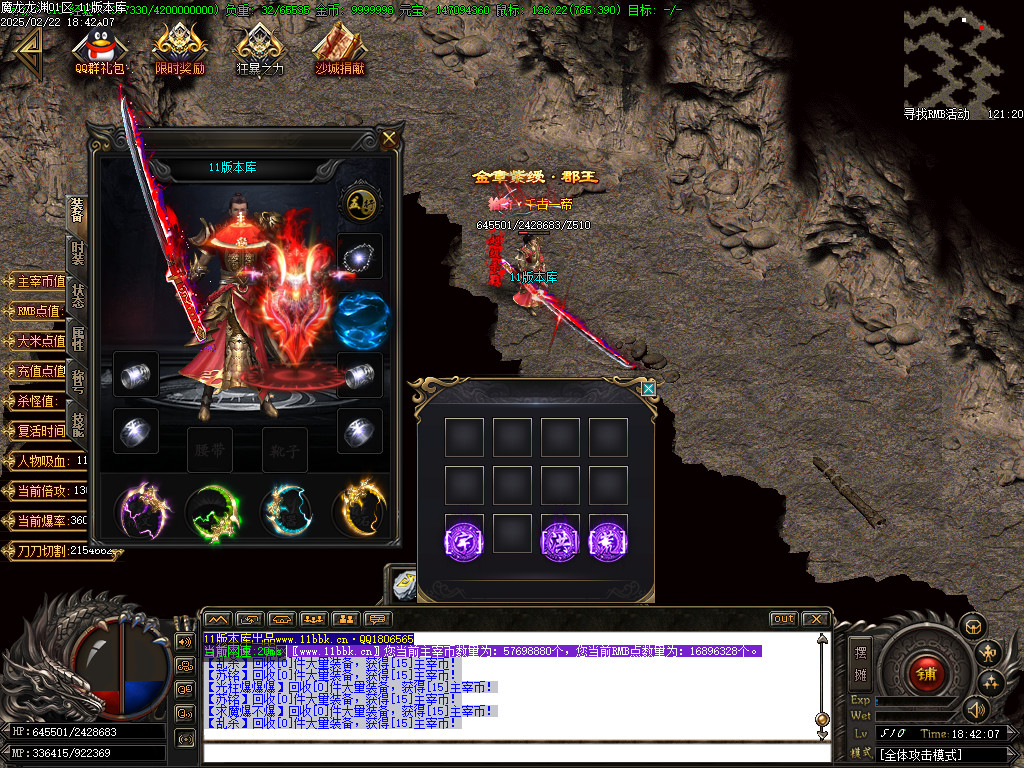Viewport: 1024px width, 768px height.
Task: Close the small rune slot panel
Action: click(x=648, y=388)
